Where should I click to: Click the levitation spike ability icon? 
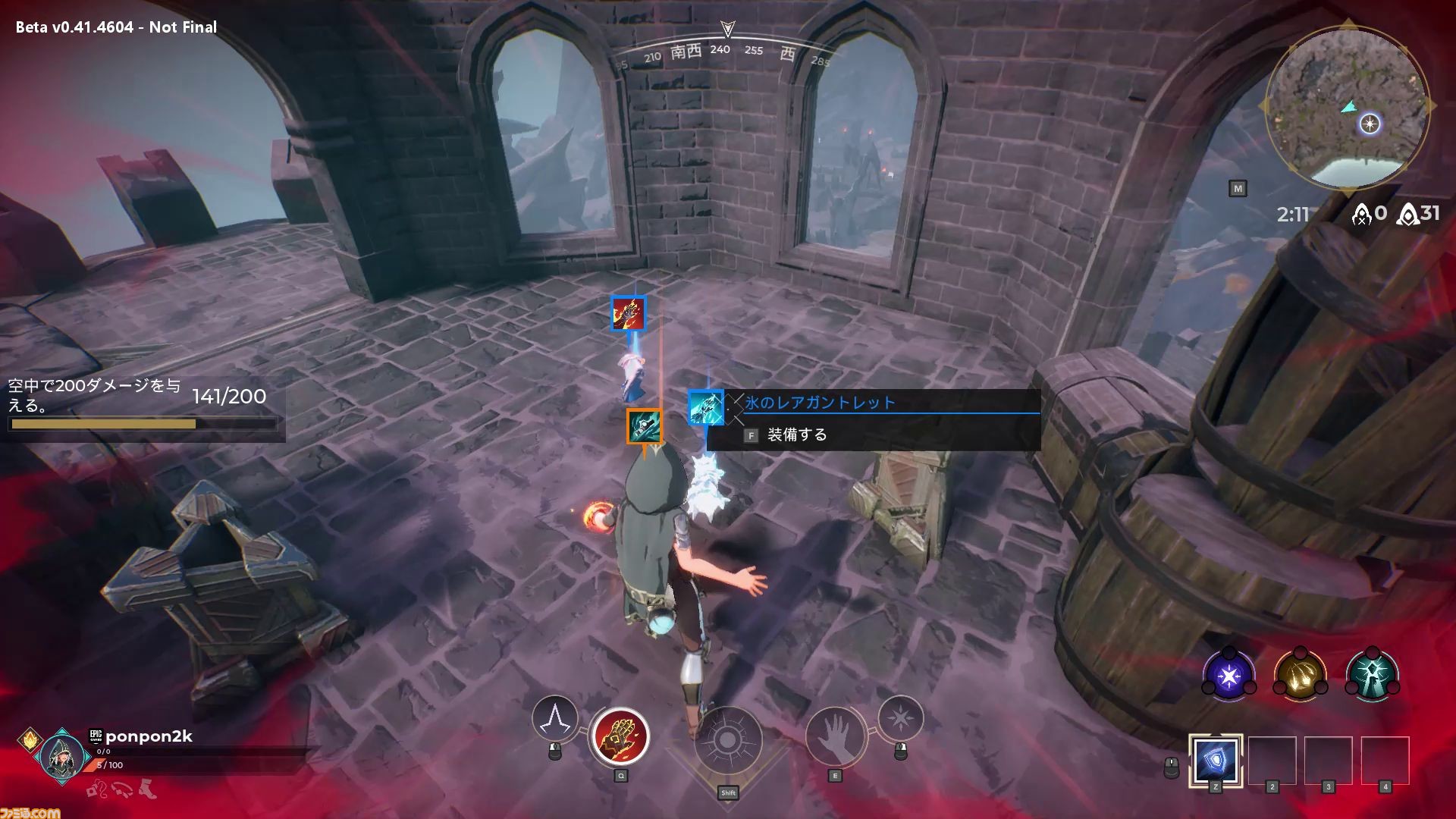[x=554, y=719]
